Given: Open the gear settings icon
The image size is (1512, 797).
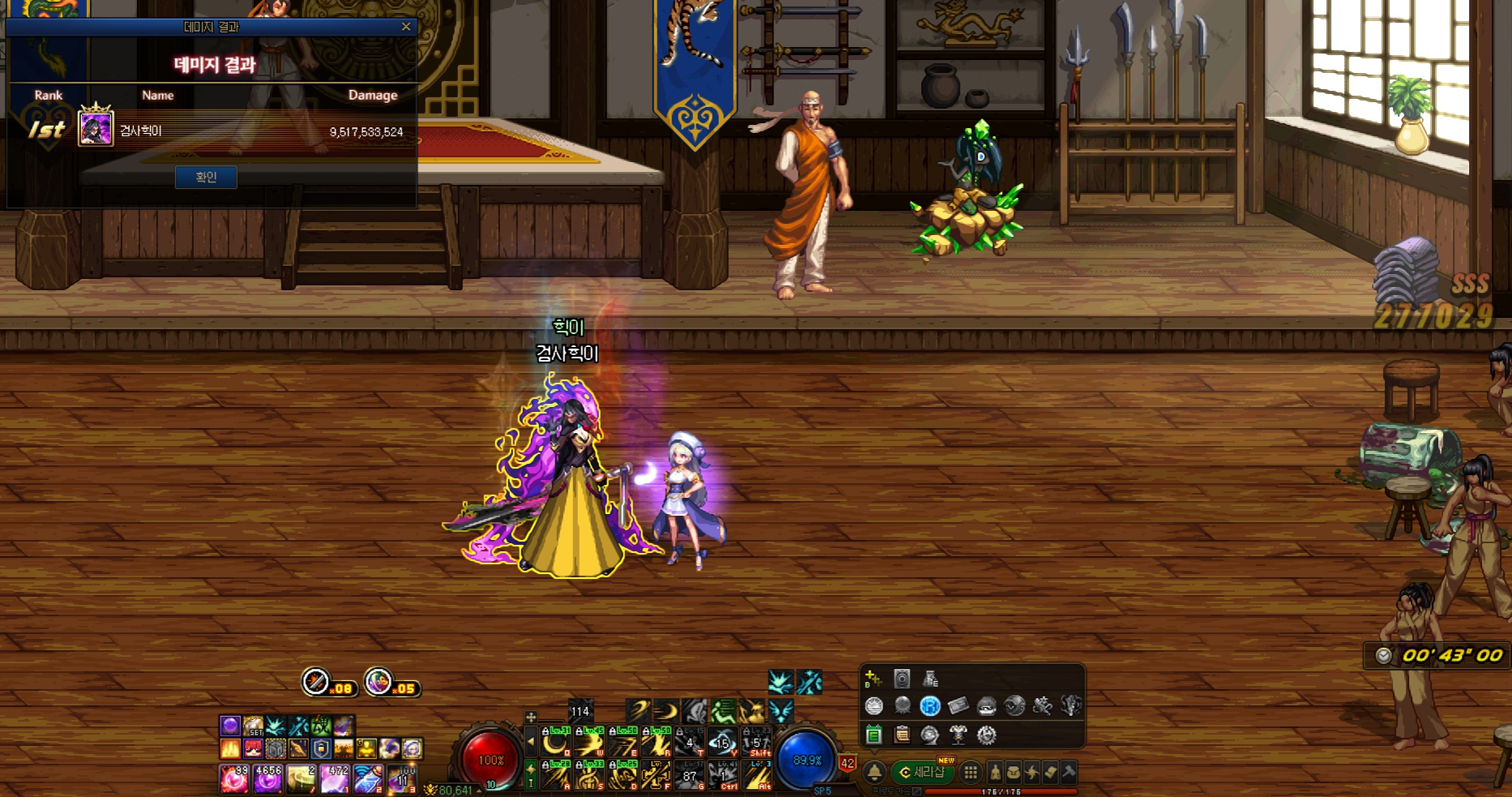Looking at the screenshot, I should (987, 735).
